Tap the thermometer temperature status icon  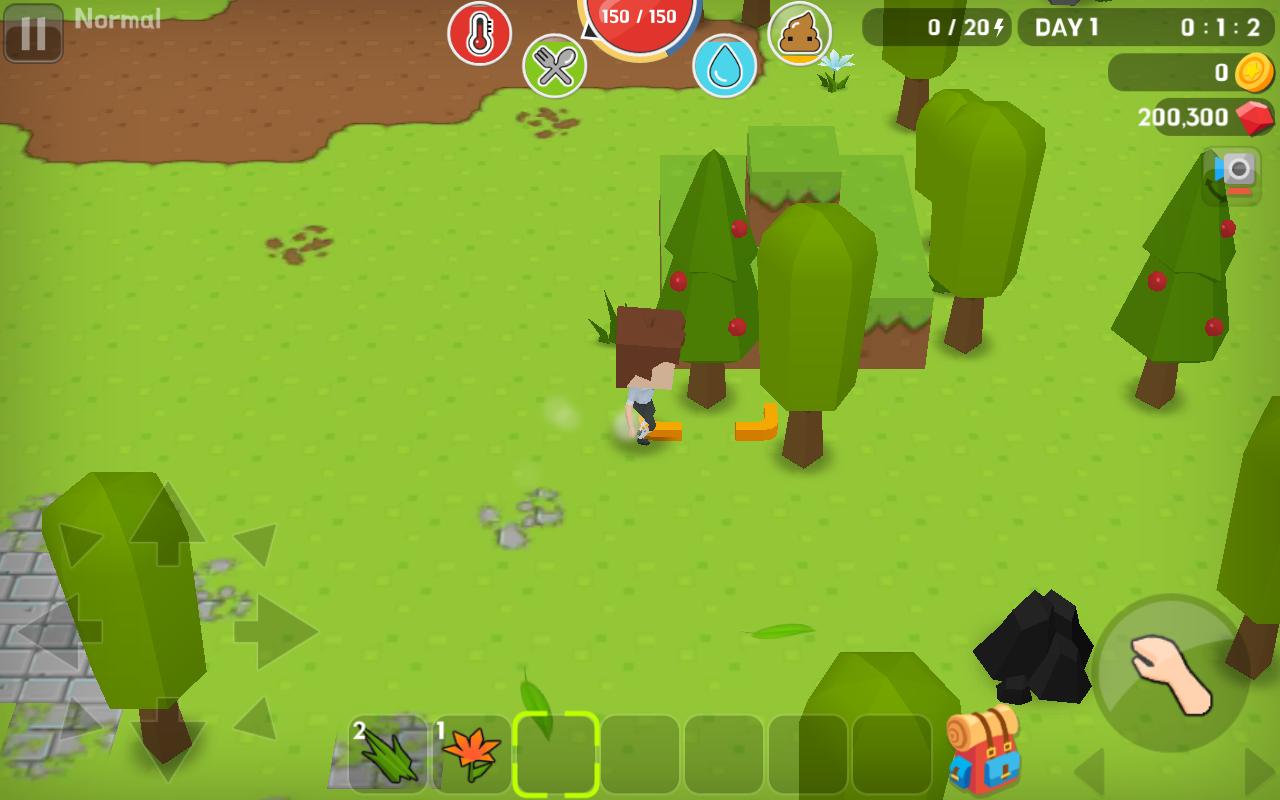click(x=479, y=33)
